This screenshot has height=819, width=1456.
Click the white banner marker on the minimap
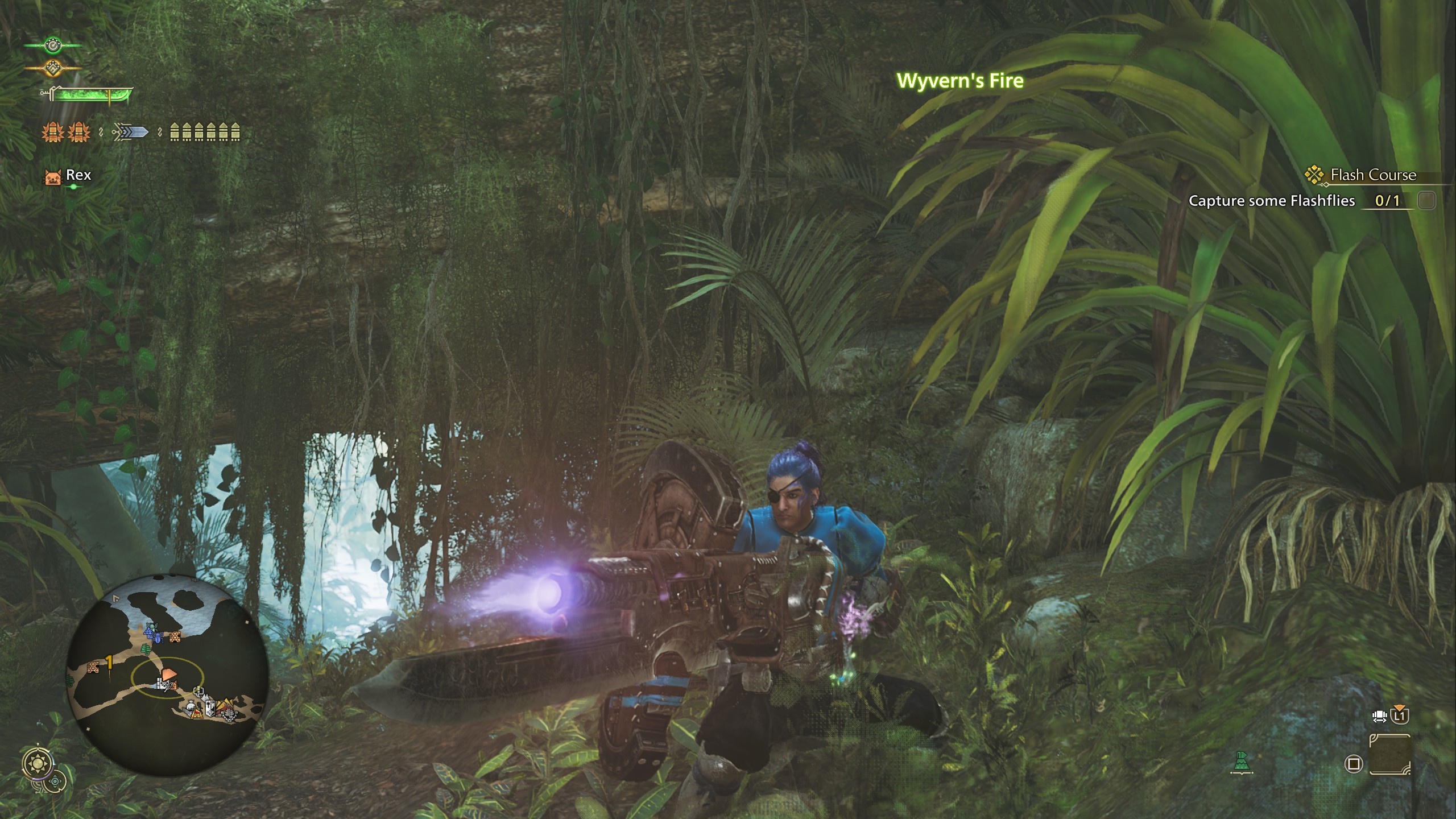(210, 707)
